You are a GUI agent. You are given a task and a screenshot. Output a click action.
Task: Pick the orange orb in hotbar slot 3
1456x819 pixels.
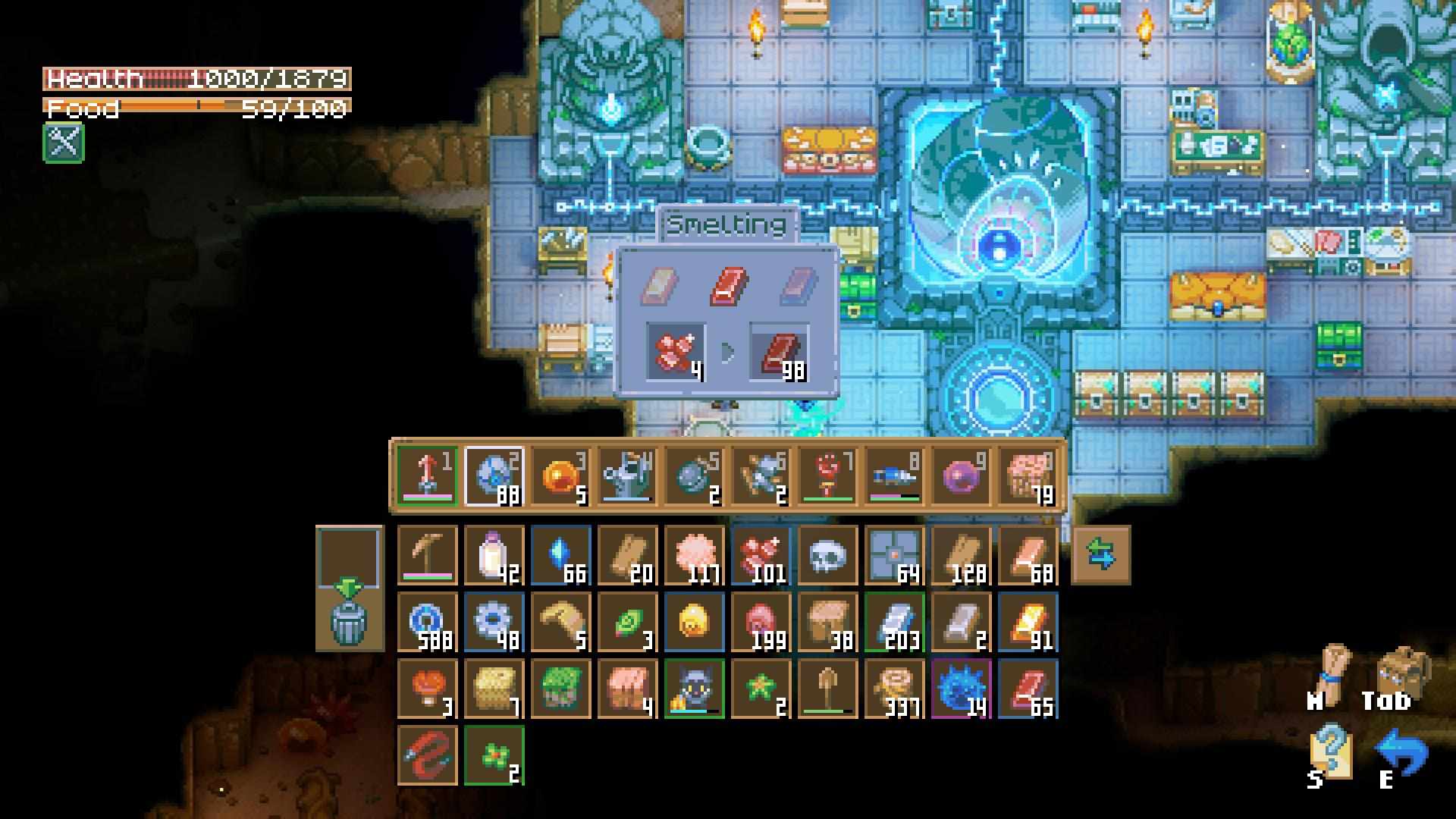pyautogui.click(x=561, y=476)
